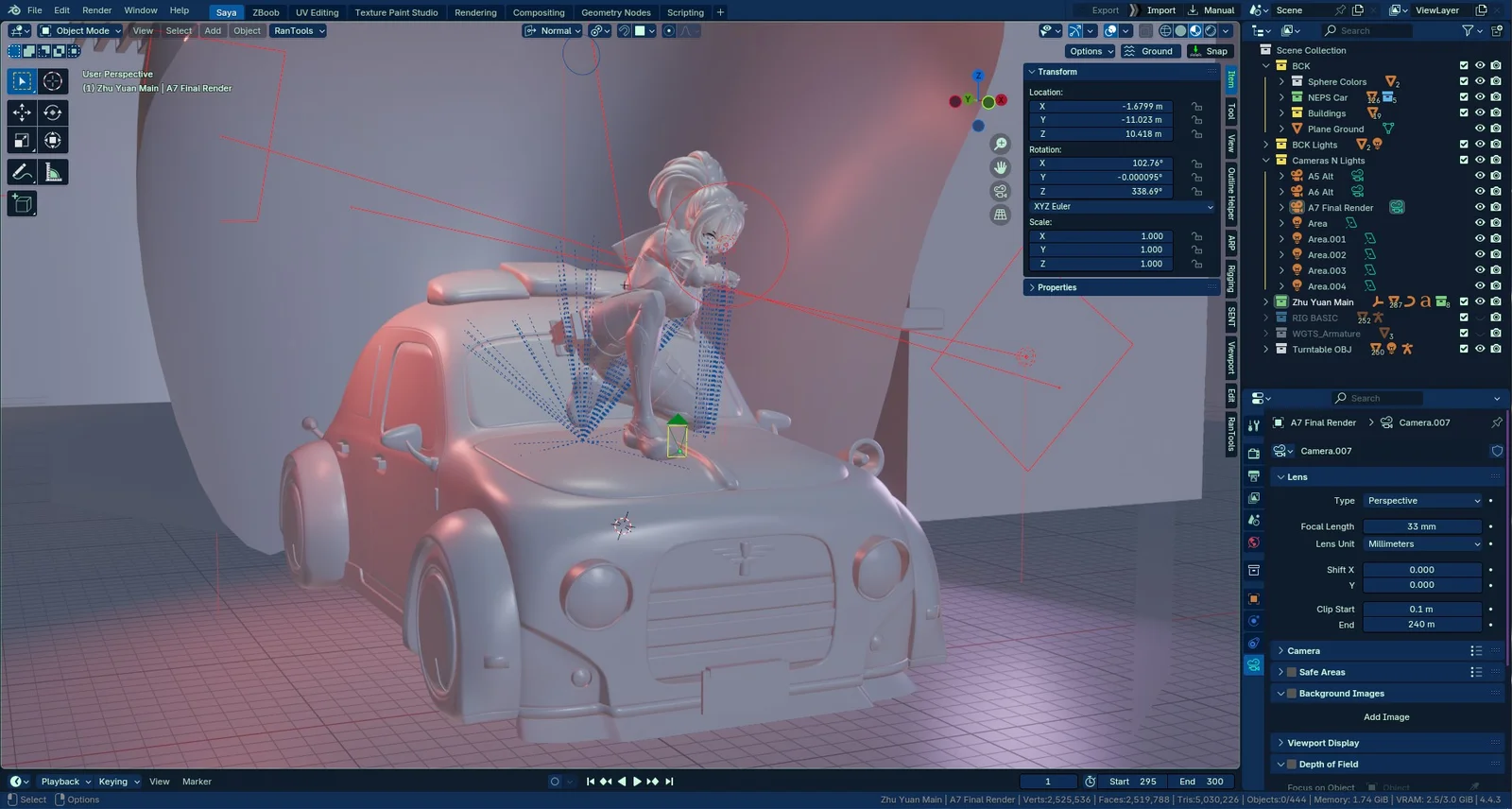Toggle render visibility for Plane Ground
The image size is (1512, 809).
pos(1495,129)
